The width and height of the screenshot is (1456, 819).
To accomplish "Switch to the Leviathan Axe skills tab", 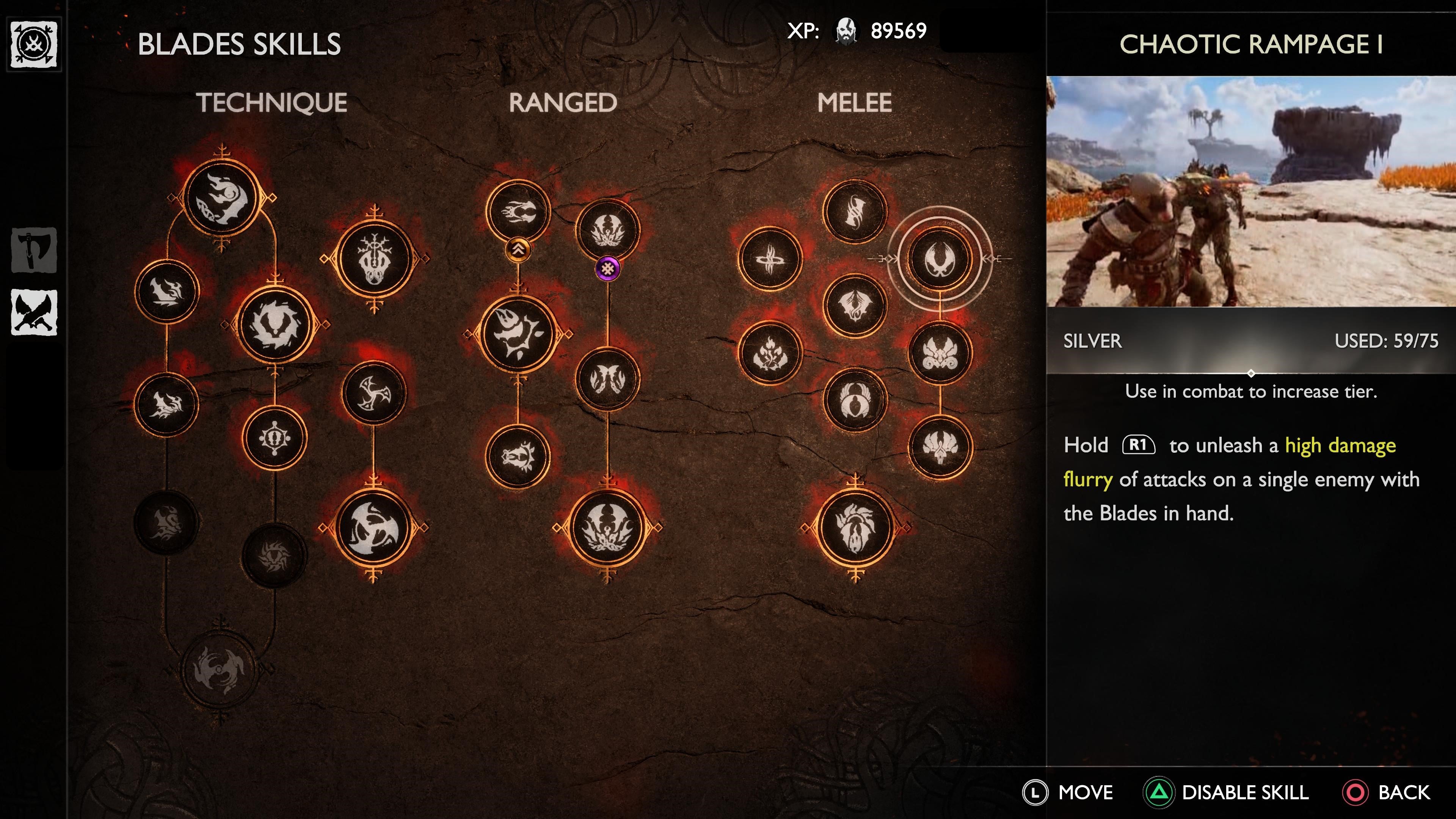I will pyautogui.click(x=34, y=250).
